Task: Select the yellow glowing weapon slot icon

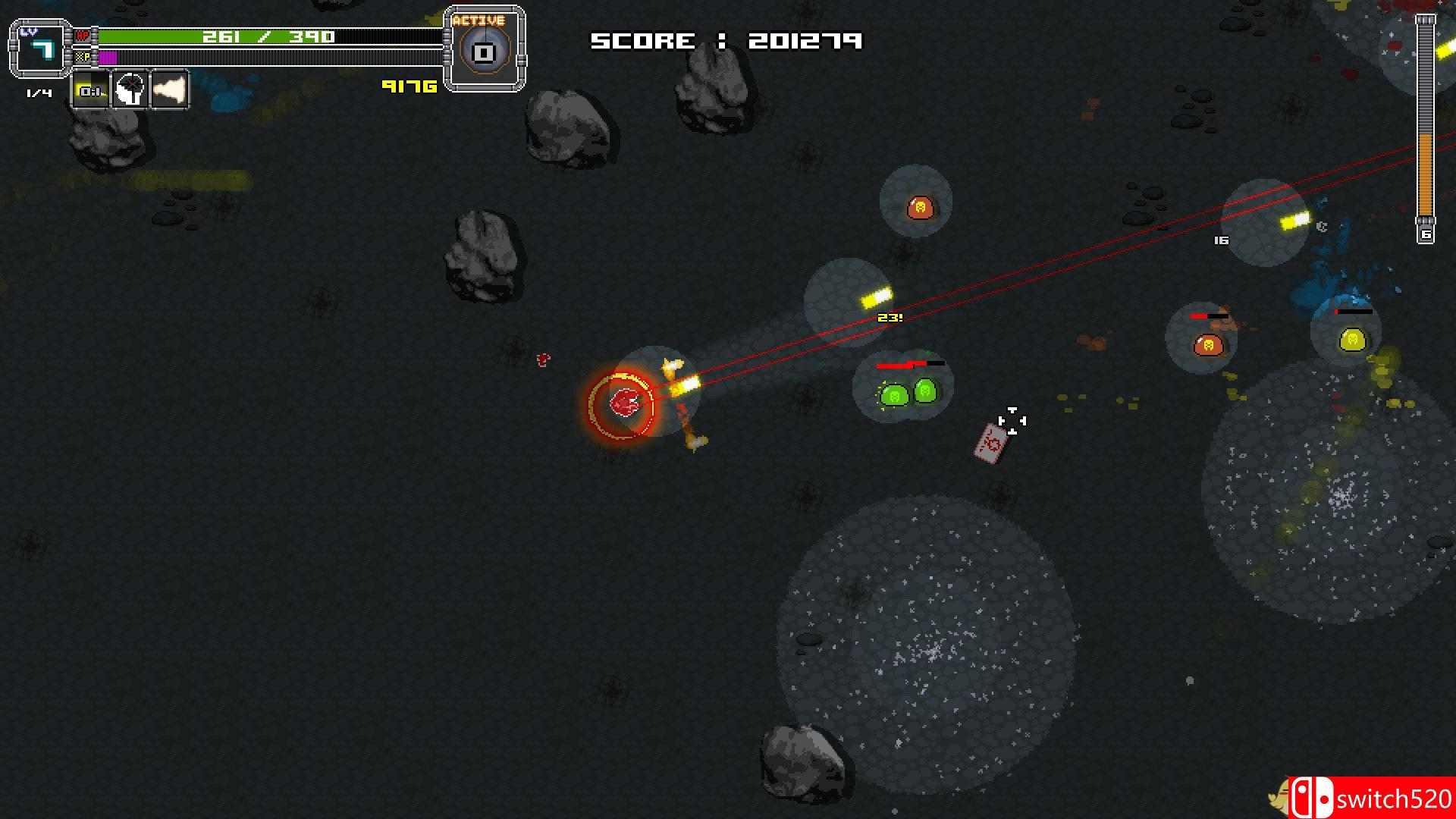Action: coord(91,91)
